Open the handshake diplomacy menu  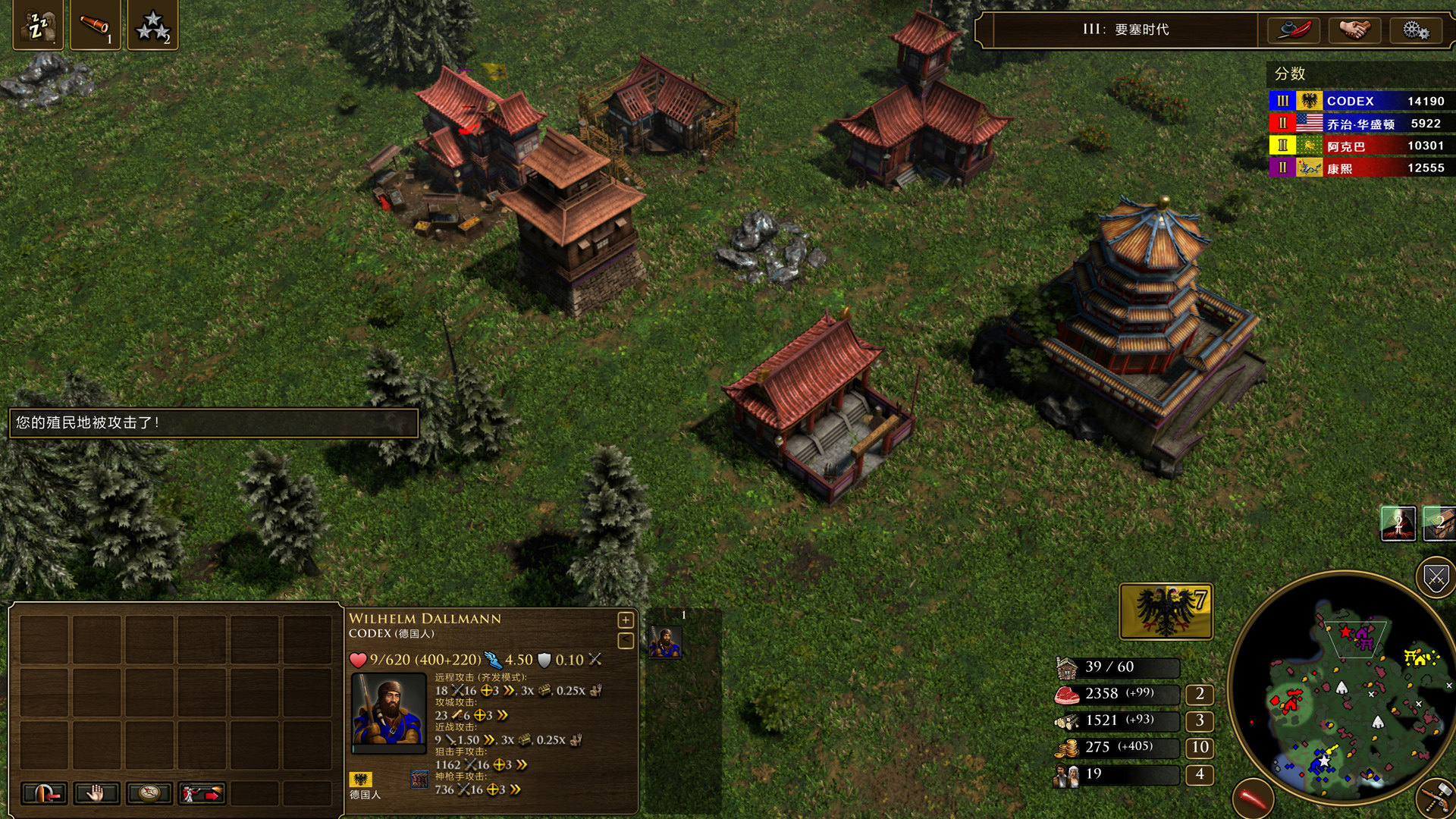(1354, 30)
